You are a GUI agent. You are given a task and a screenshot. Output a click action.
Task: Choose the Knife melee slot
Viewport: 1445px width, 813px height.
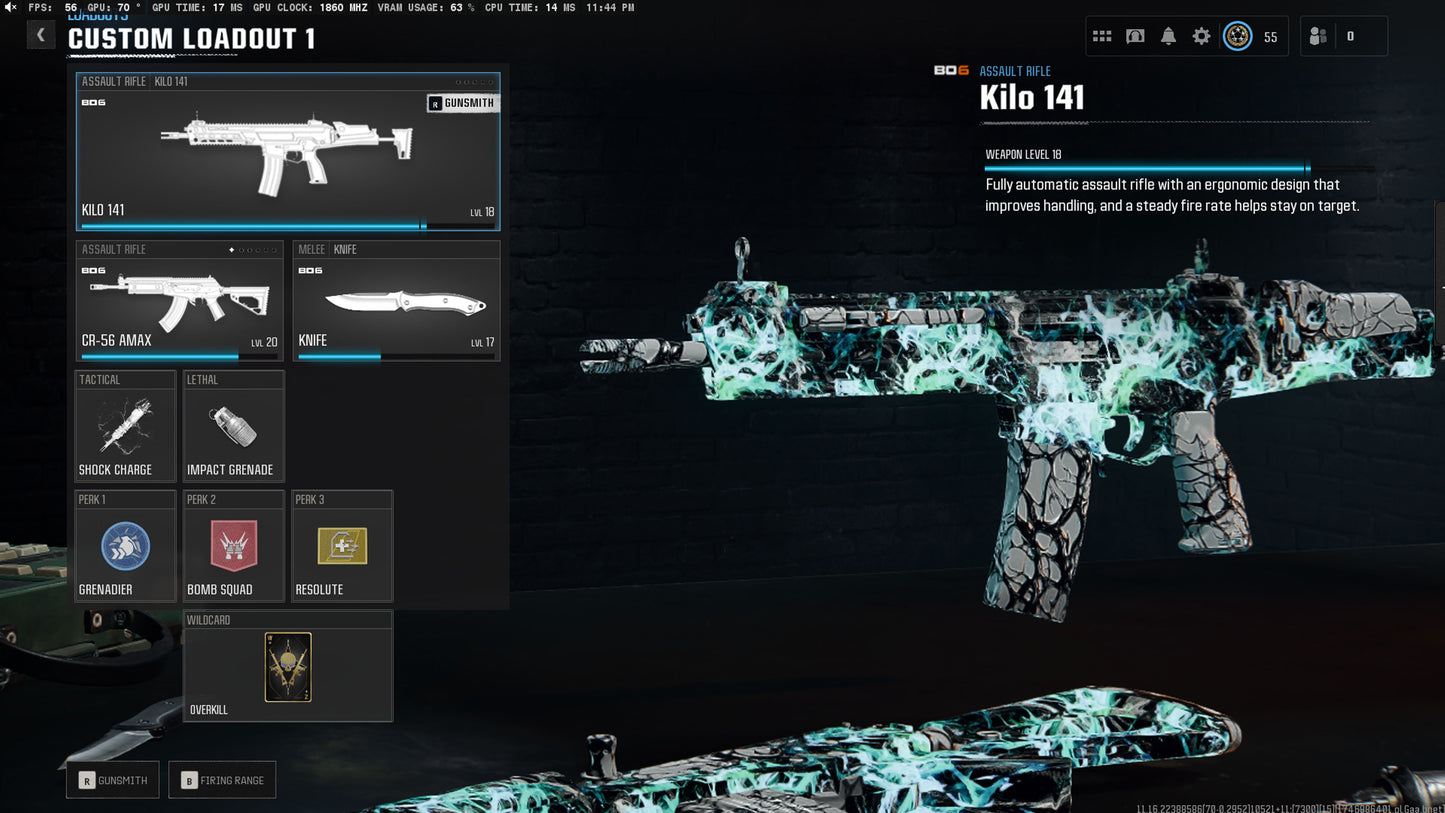(396, 300)
